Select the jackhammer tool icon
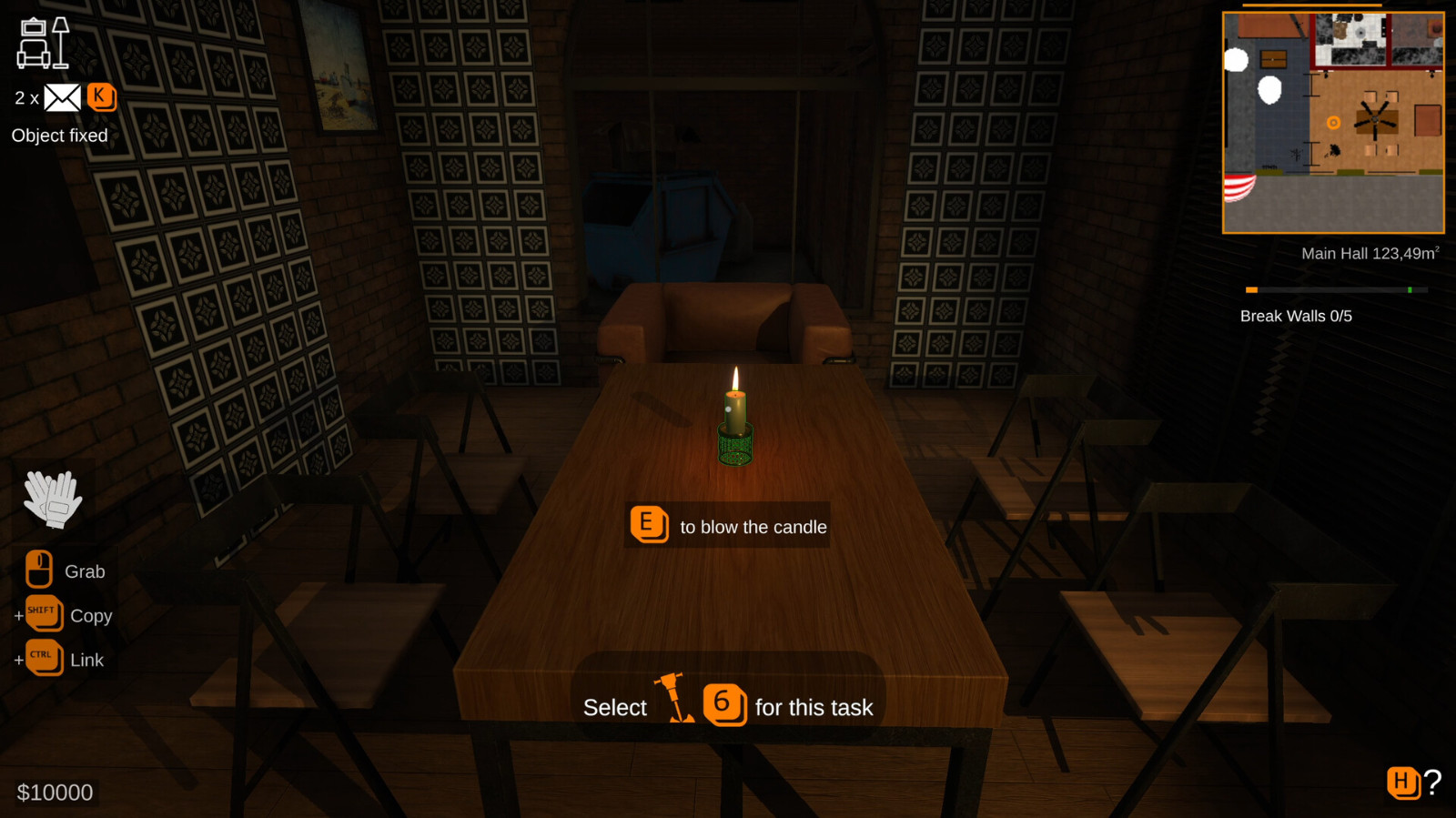This screenshot has height=818, width=1456. 674,699
